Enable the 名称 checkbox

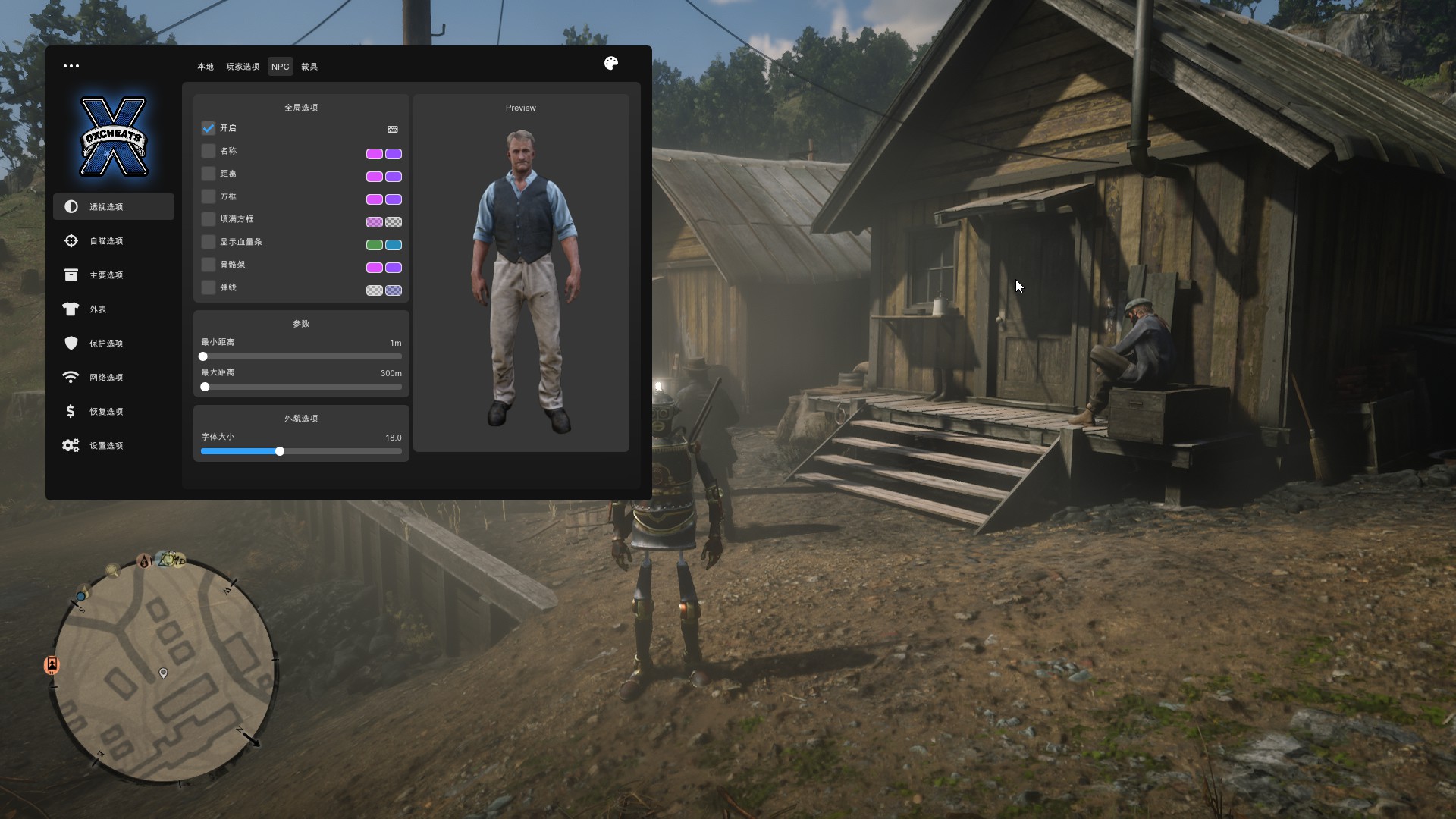(x=209, y=151)
